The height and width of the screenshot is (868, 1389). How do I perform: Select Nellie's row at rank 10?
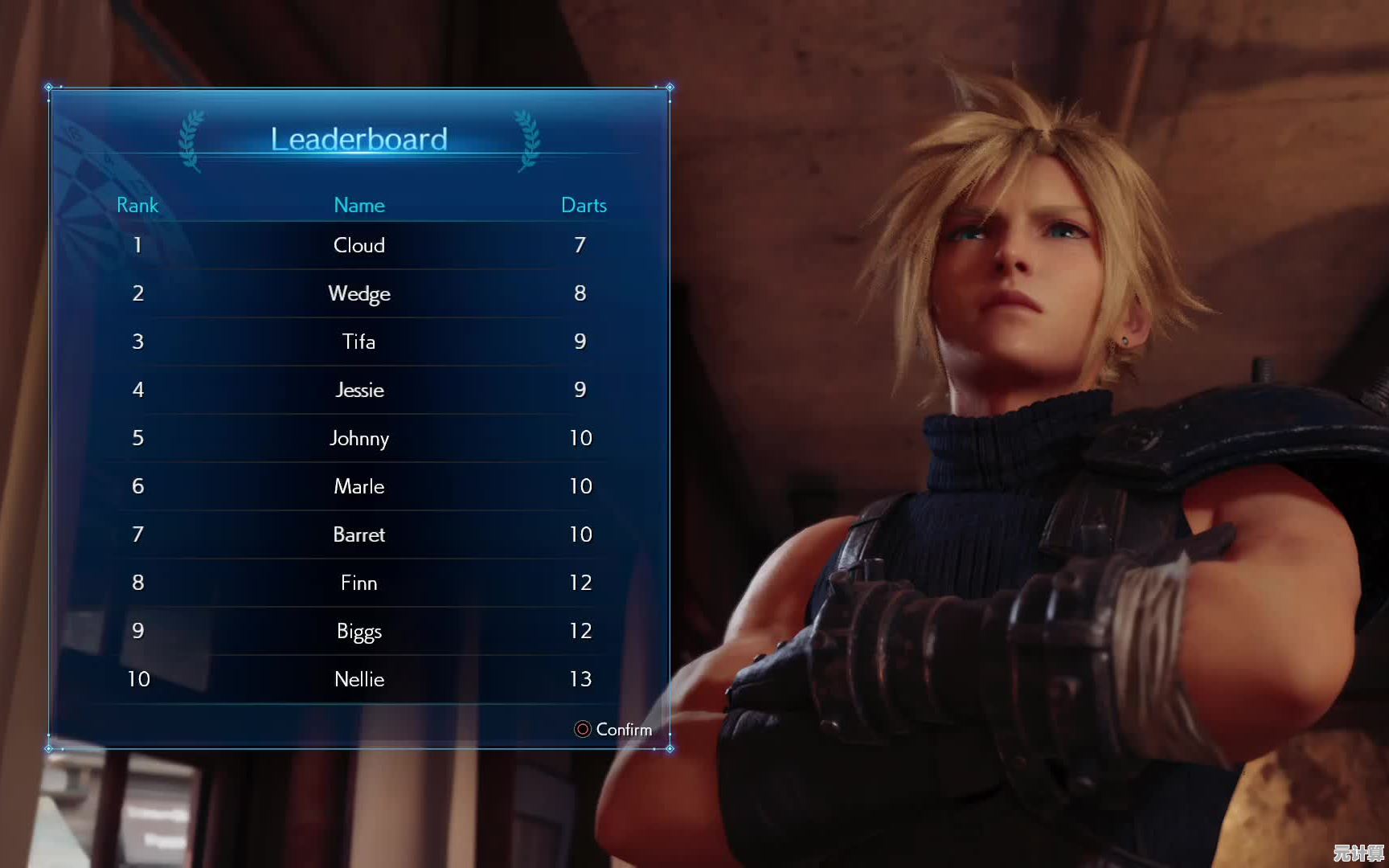pyautogui.click(x=359, y=679)
